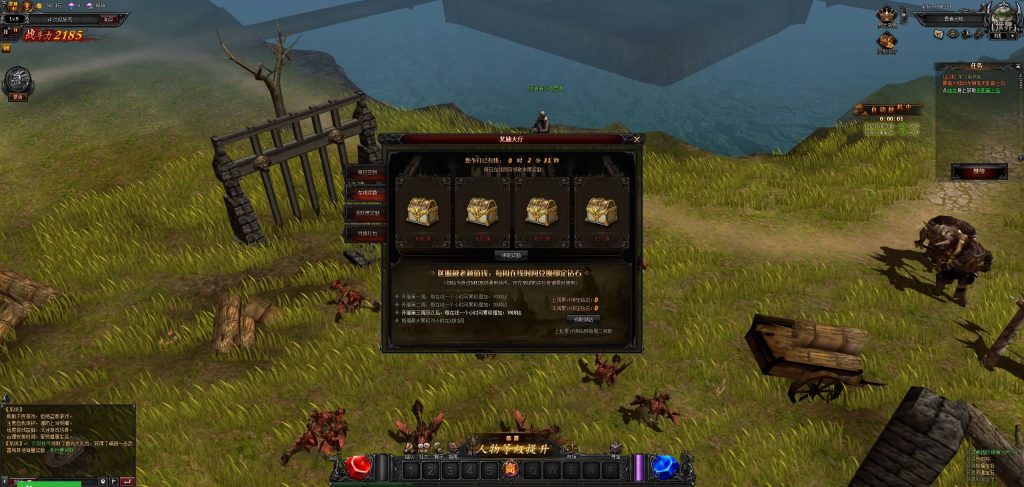Select the third side tab in reward hall
This screenshot has width=1024, height=487.
pos(365,213)
